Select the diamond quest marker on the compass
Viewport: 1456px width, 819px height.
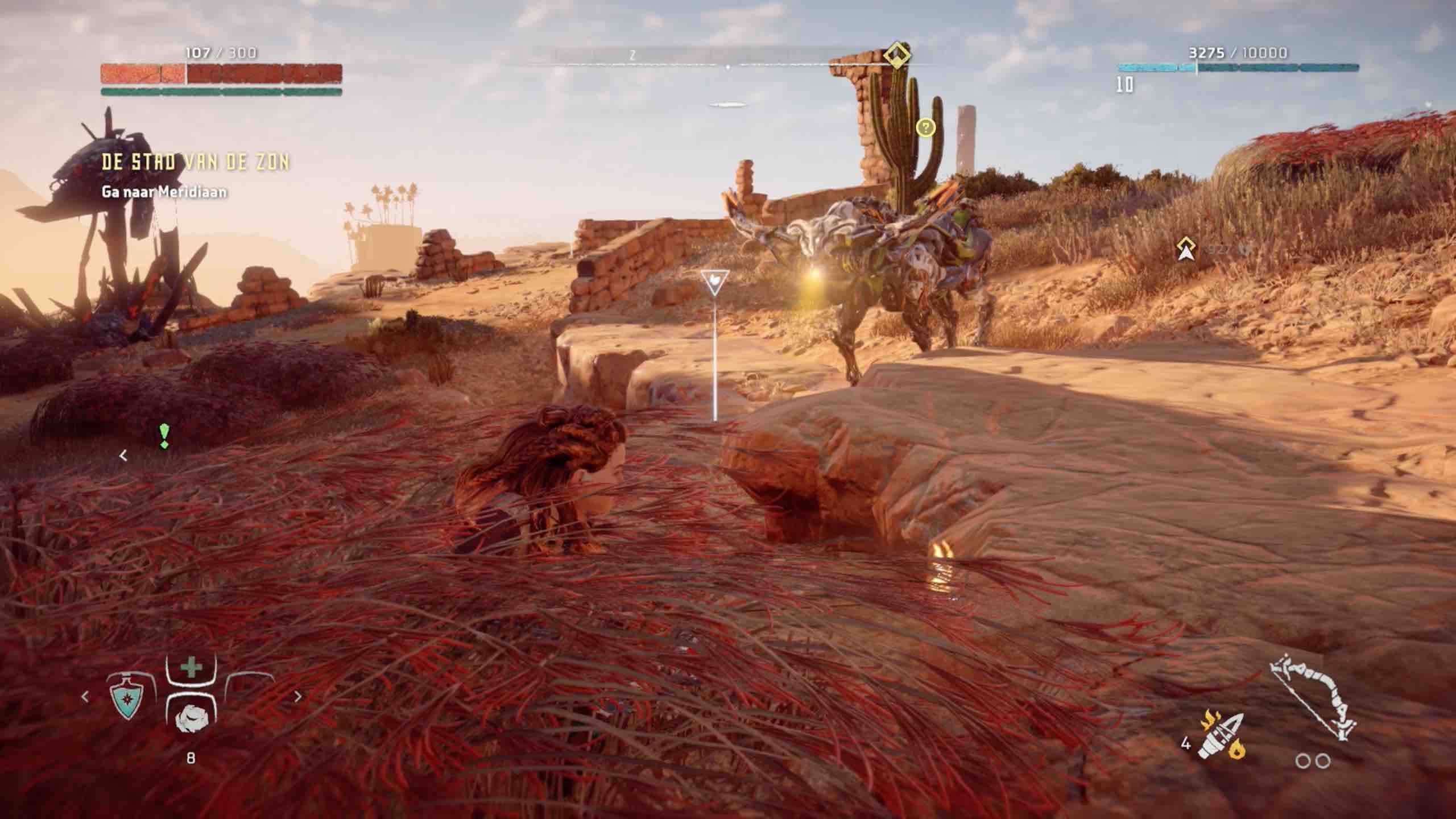click(x=896, y=55)
